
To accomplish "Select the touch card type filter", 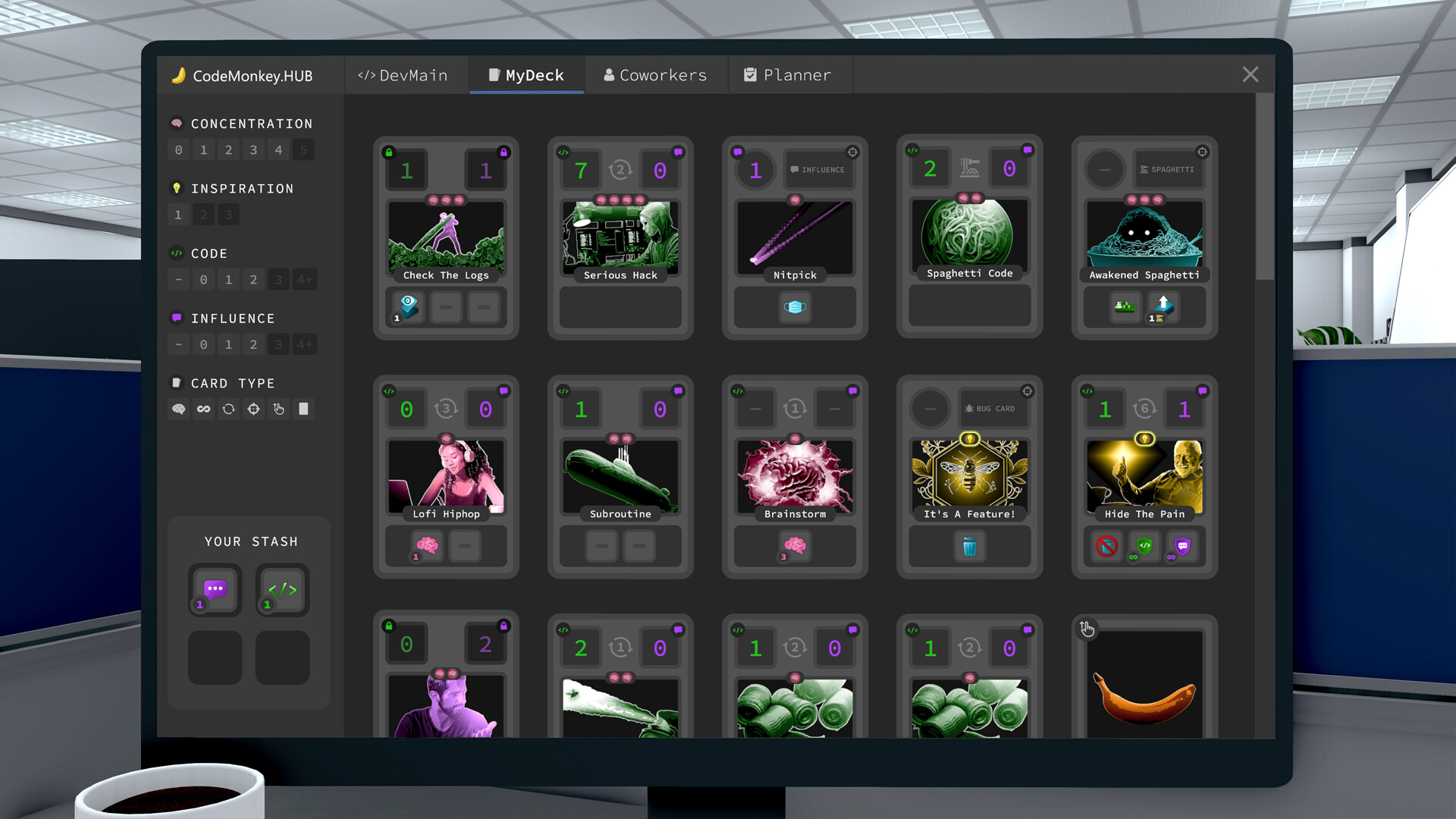I will pos(278,409).
